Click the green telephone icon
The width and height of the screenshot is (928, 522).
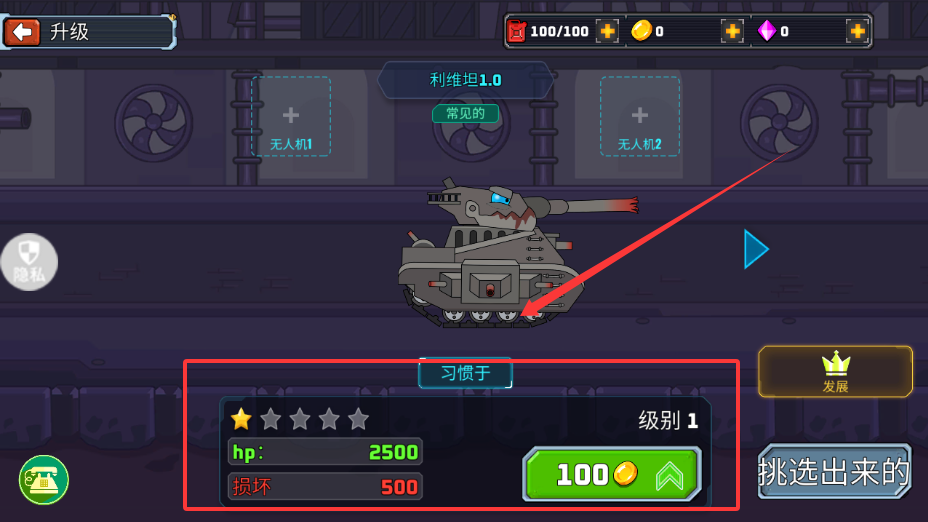click(43, 480)
